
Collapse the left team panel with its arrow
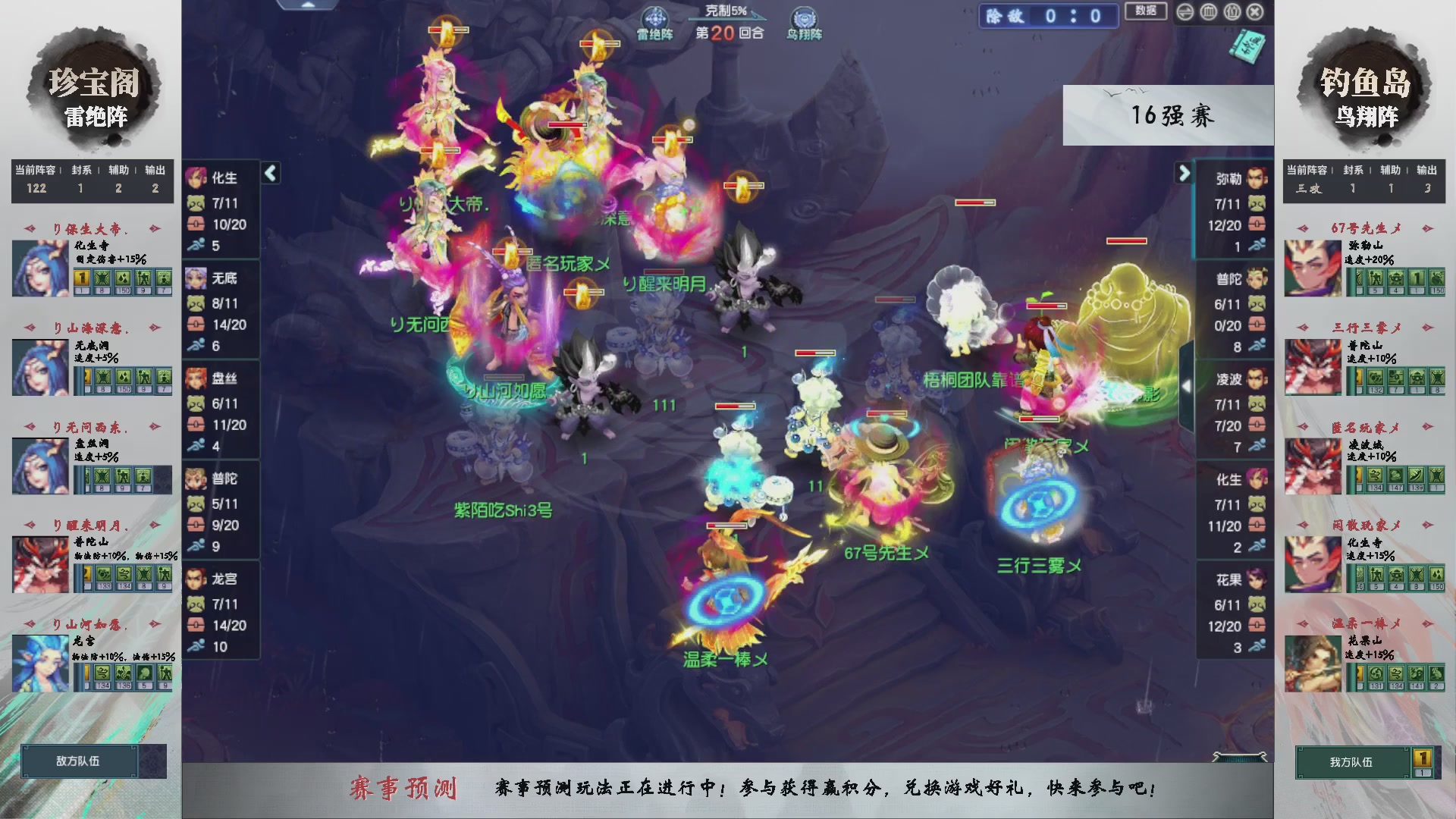coord(268,173)
